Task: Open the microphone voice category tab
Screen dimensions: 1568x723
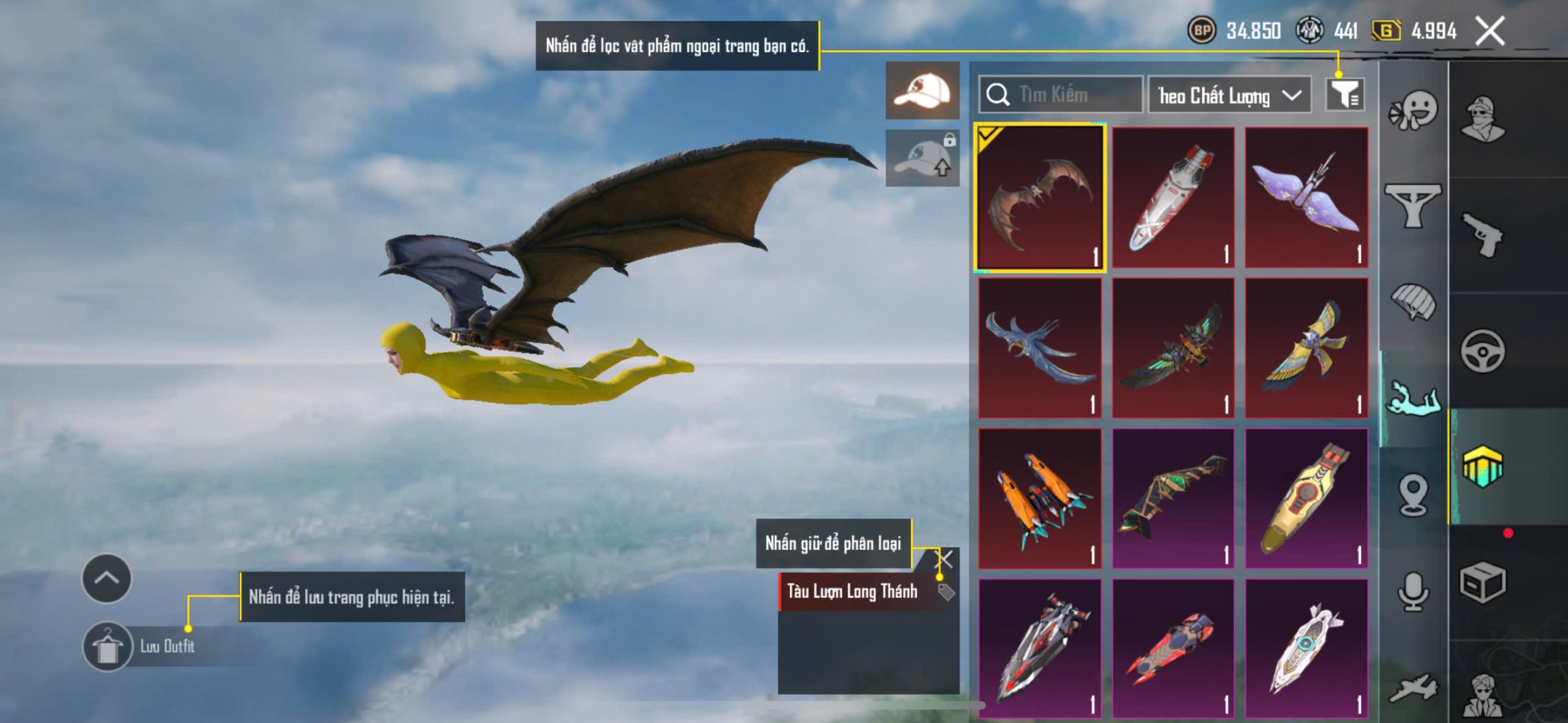Action: (x=1412, y=591)
